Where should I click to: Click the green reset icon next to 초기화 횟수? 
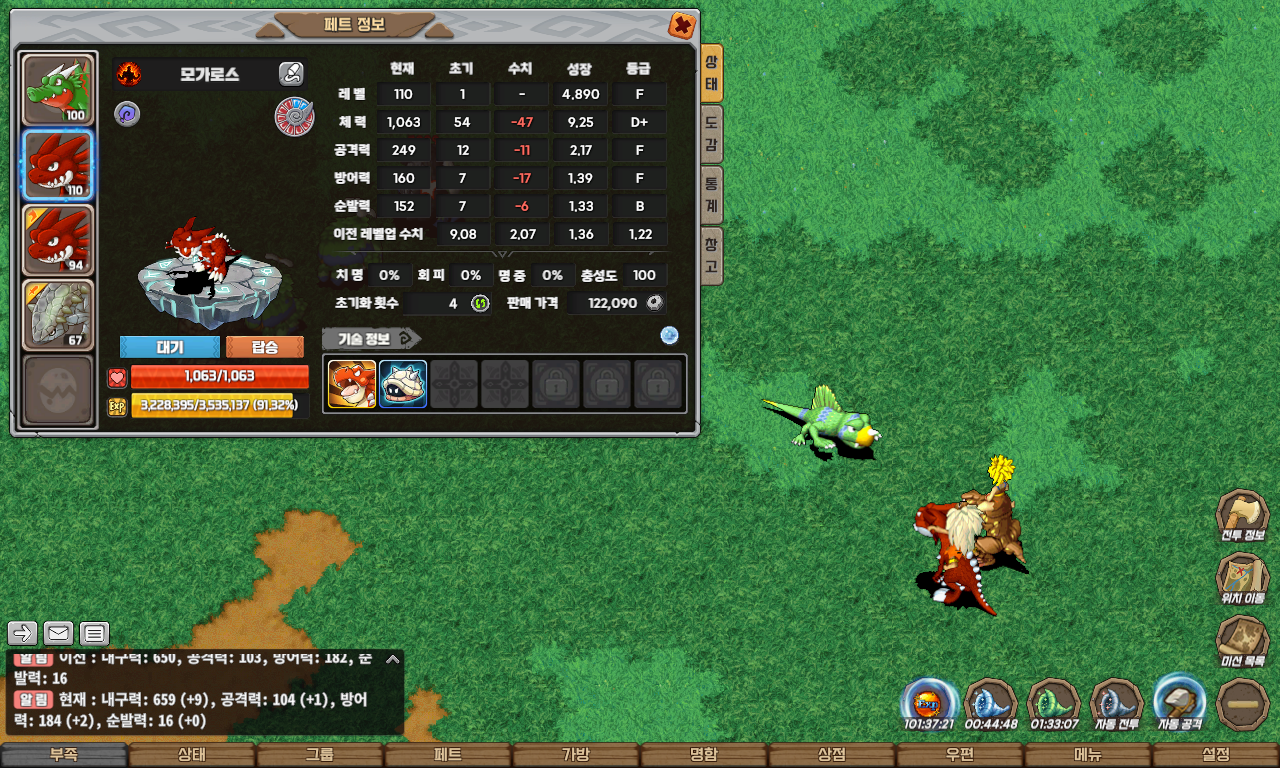(480, 303)
